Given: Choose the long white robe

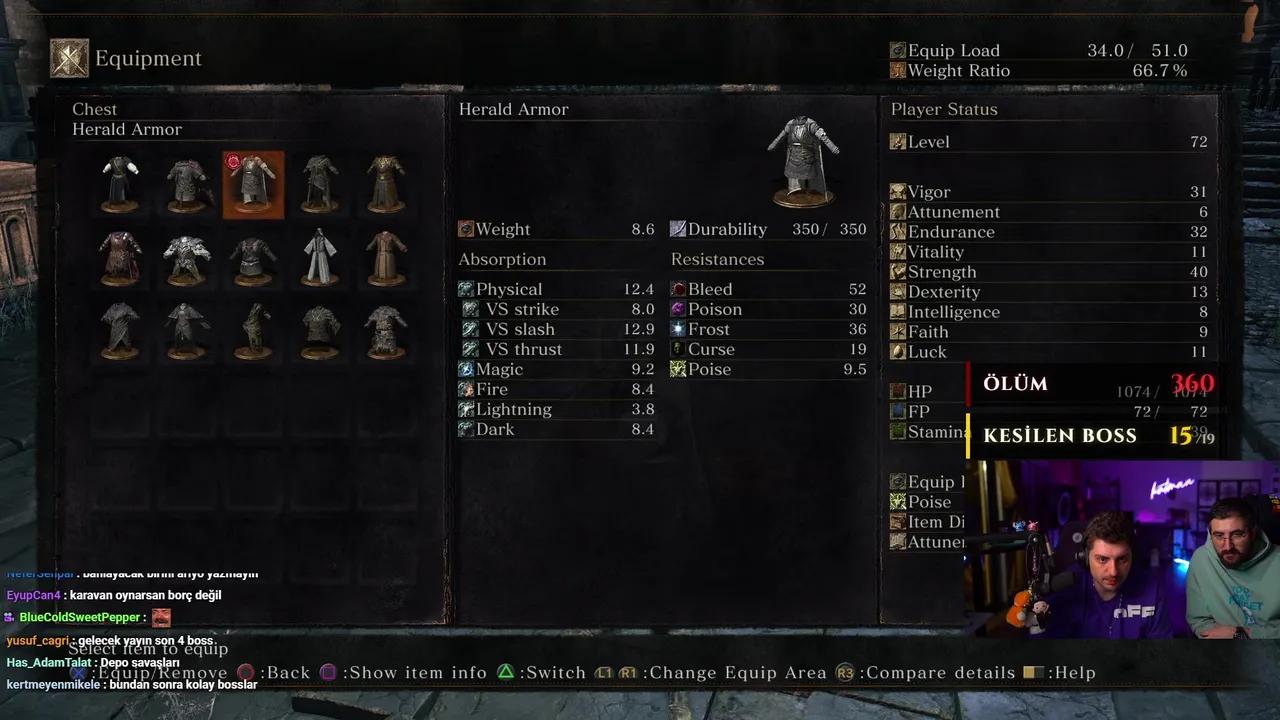Looking at the screenshot, I should click(x=320, y=257).
